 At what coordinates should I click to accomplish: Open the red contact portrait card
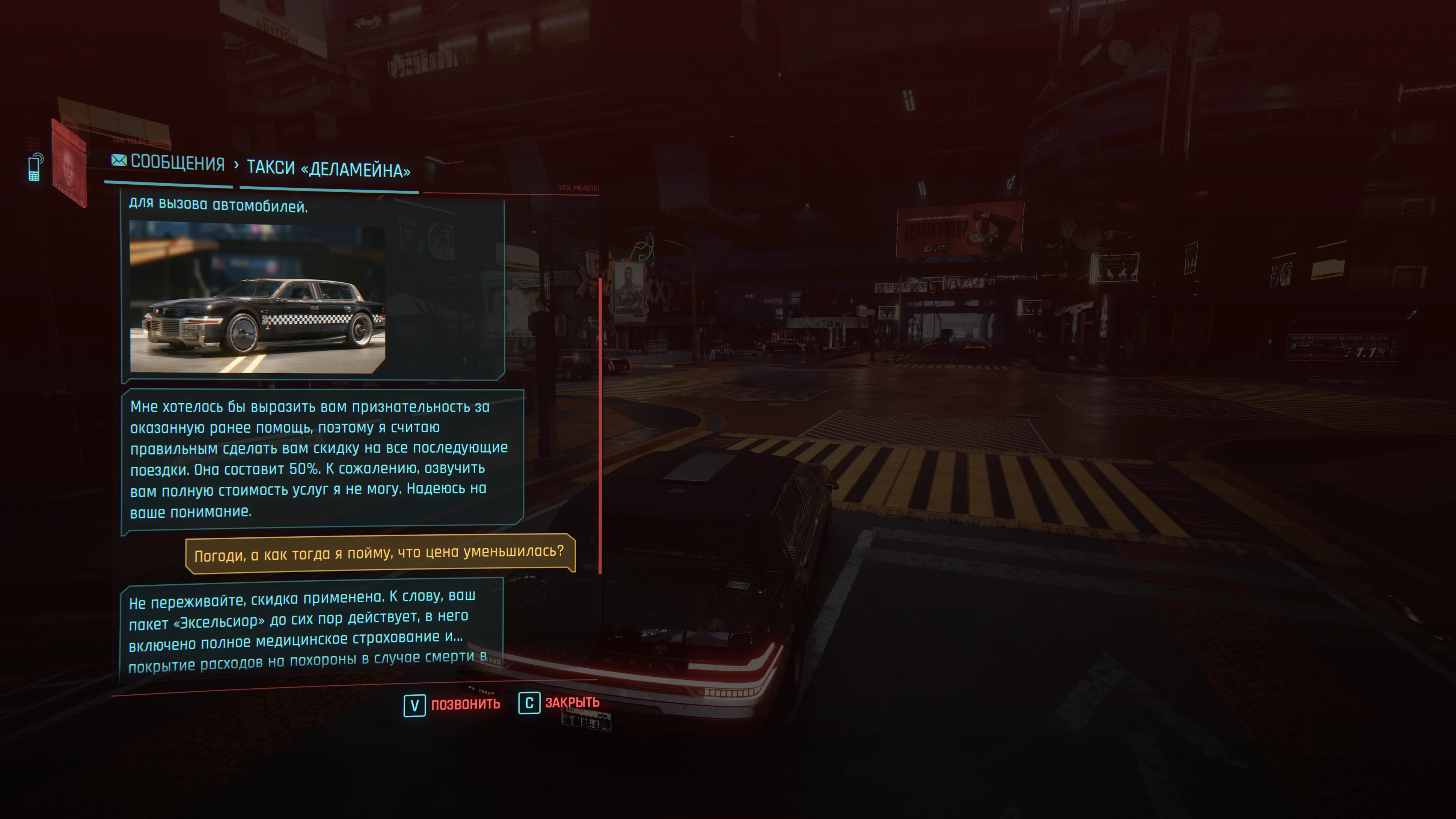coord(69,163)
